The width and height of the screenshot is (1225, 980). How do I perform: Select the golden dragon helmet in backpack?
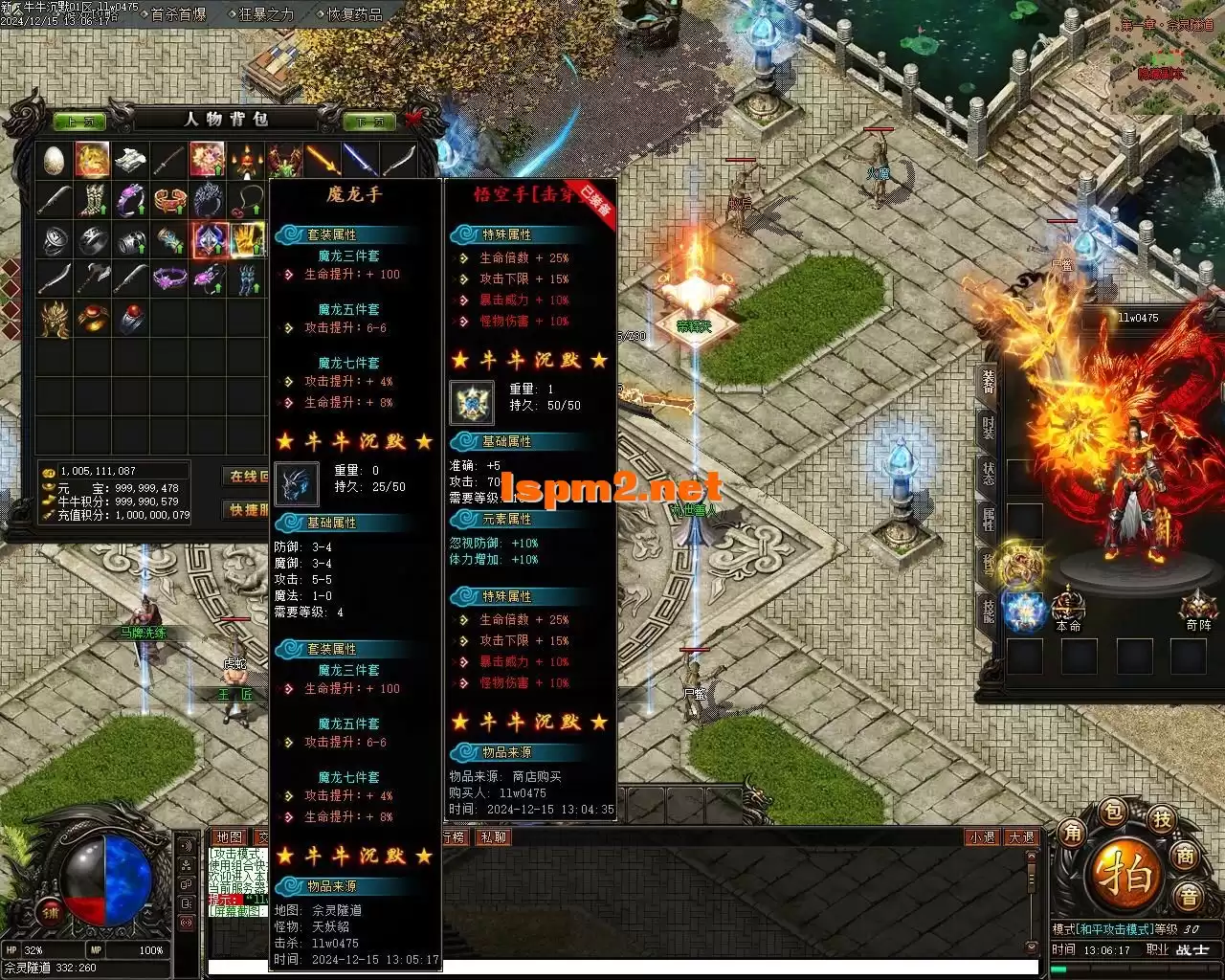55,318
